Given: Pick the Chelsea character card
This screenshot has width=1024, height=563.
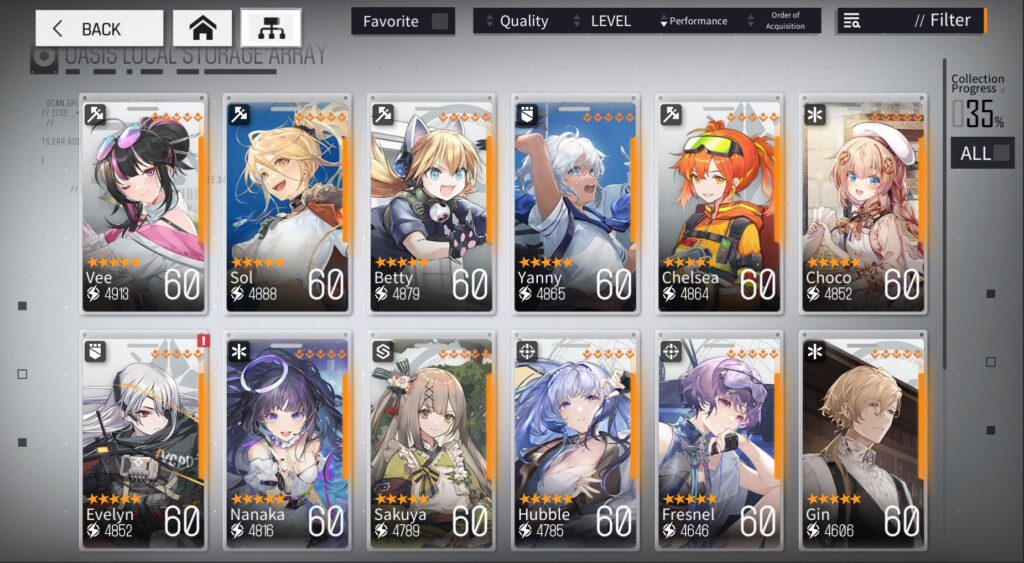Looking at the screenshot, I should point(719,203).
